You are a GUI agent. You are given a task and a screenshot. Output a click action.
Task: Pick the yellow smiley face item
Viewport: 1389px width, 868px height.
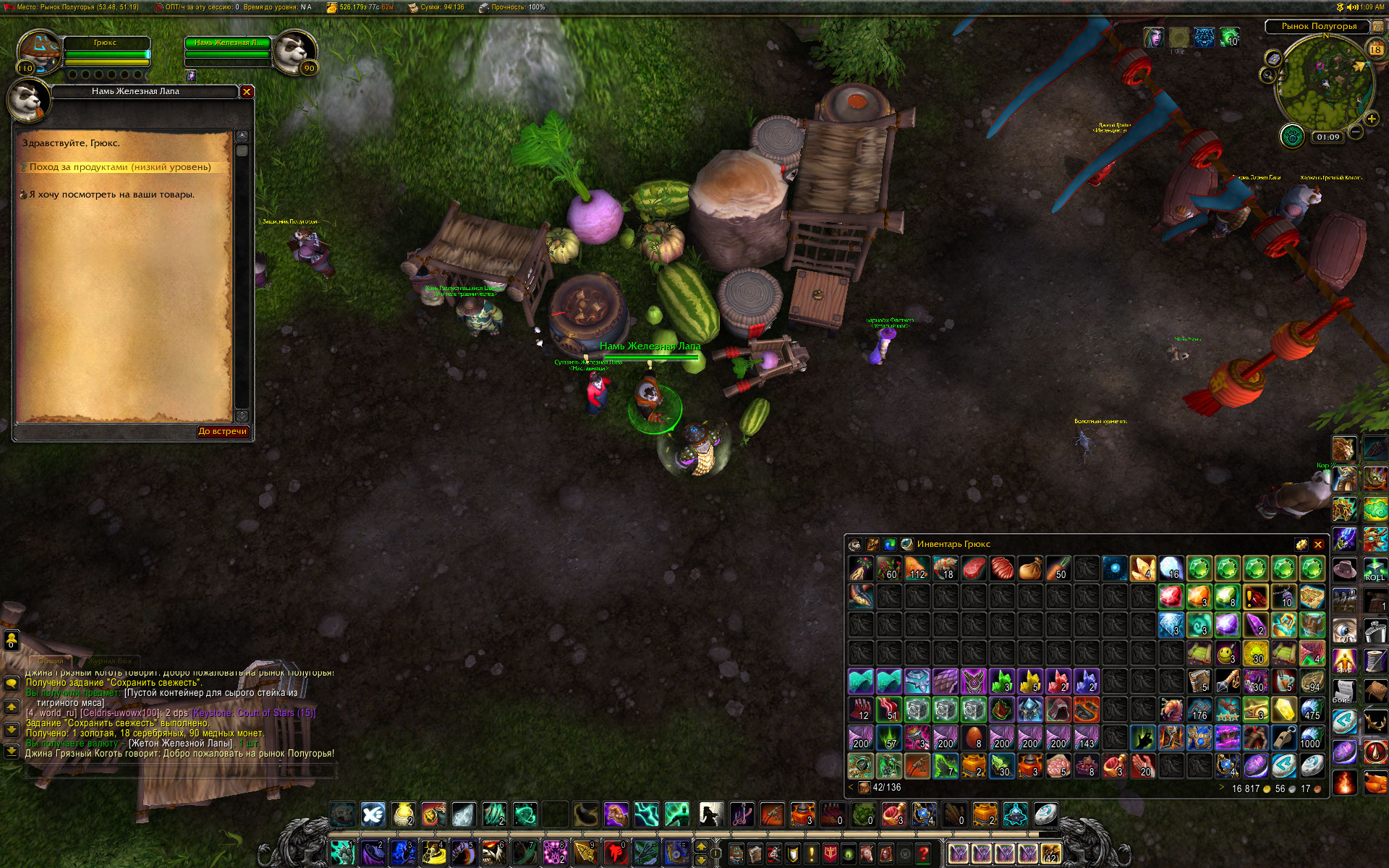[x=1227, y=654]
